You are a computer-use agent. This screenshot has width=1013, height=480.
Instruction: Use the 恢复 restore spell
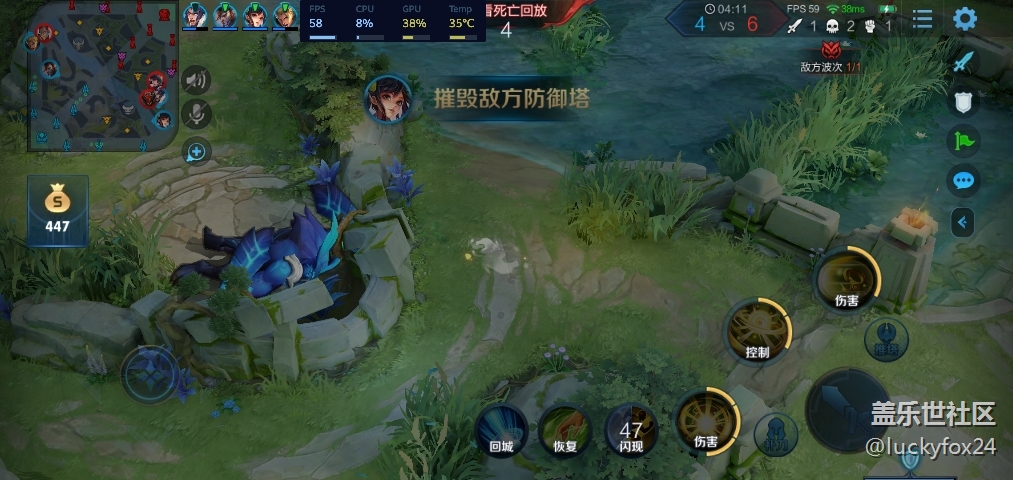point(565,430)
